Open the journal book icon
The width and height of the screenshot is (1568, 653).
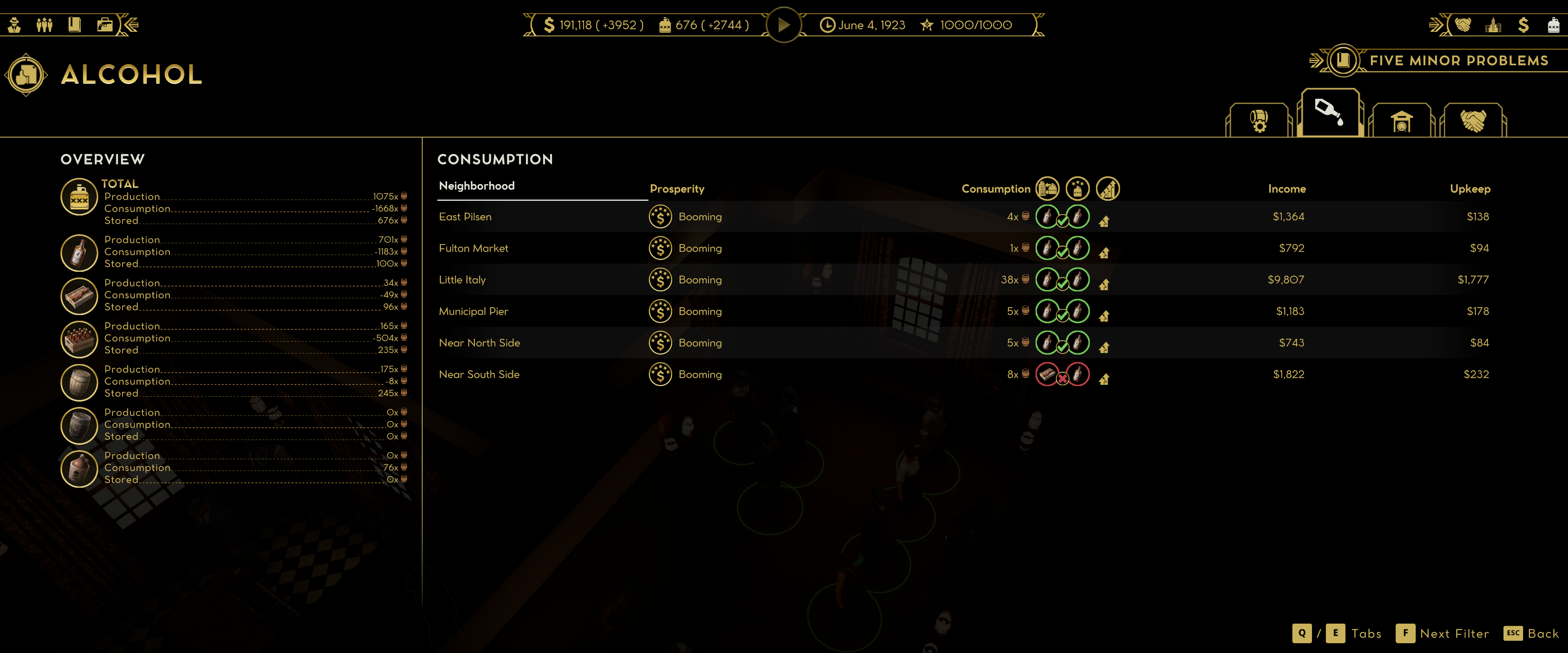(x=74, y=24)
